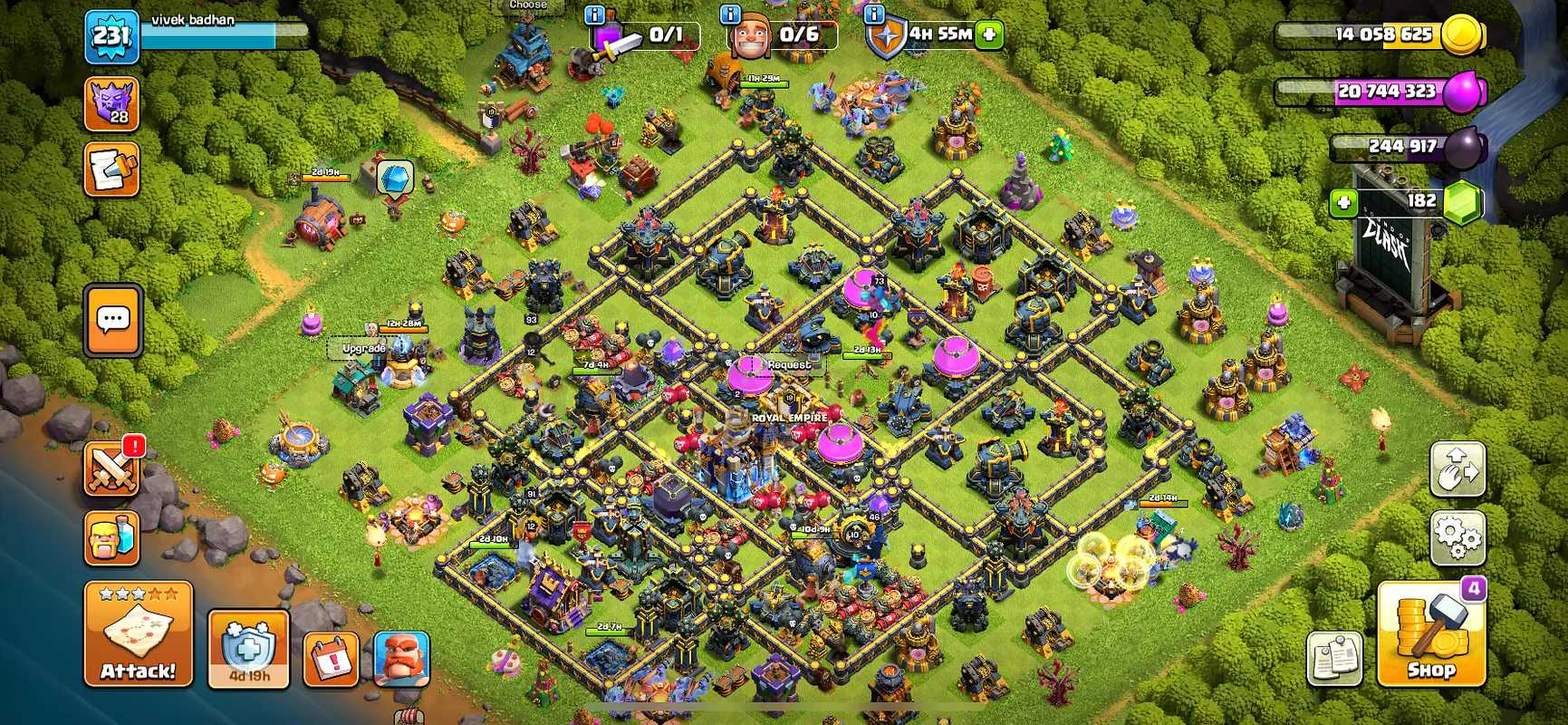Open the army training barbarian icon
The width and height of the screenshot is (1568, 725).
[112, 537]
